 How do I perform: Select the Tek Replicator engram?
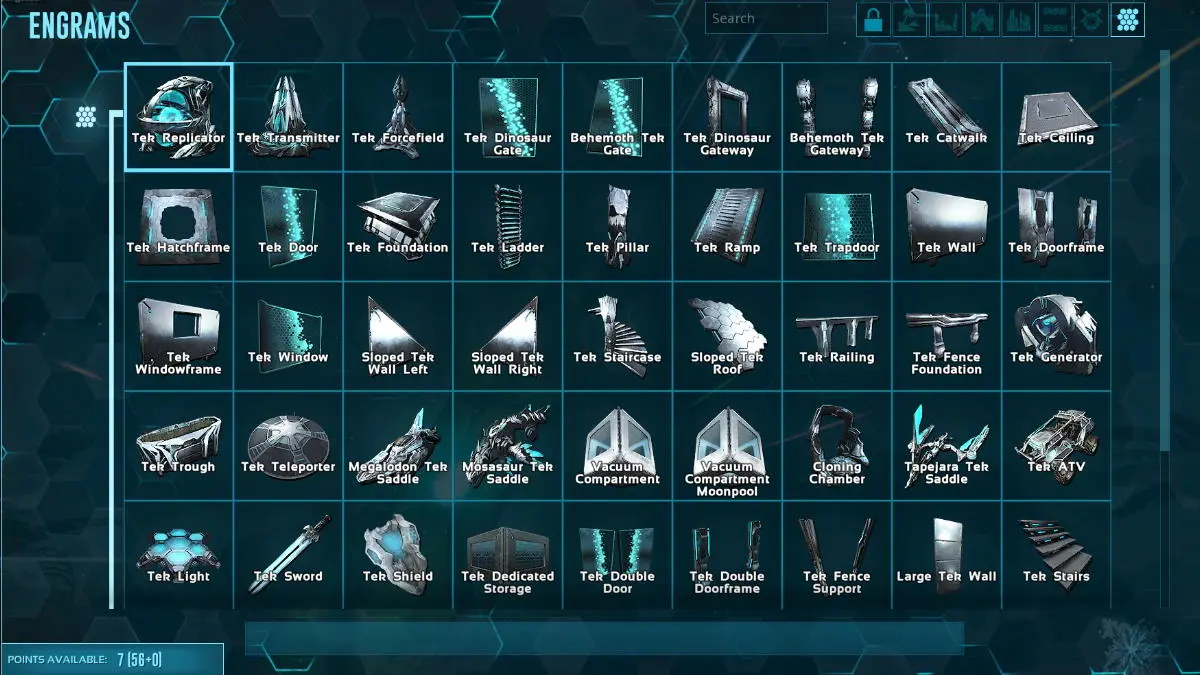pos(178,117)
